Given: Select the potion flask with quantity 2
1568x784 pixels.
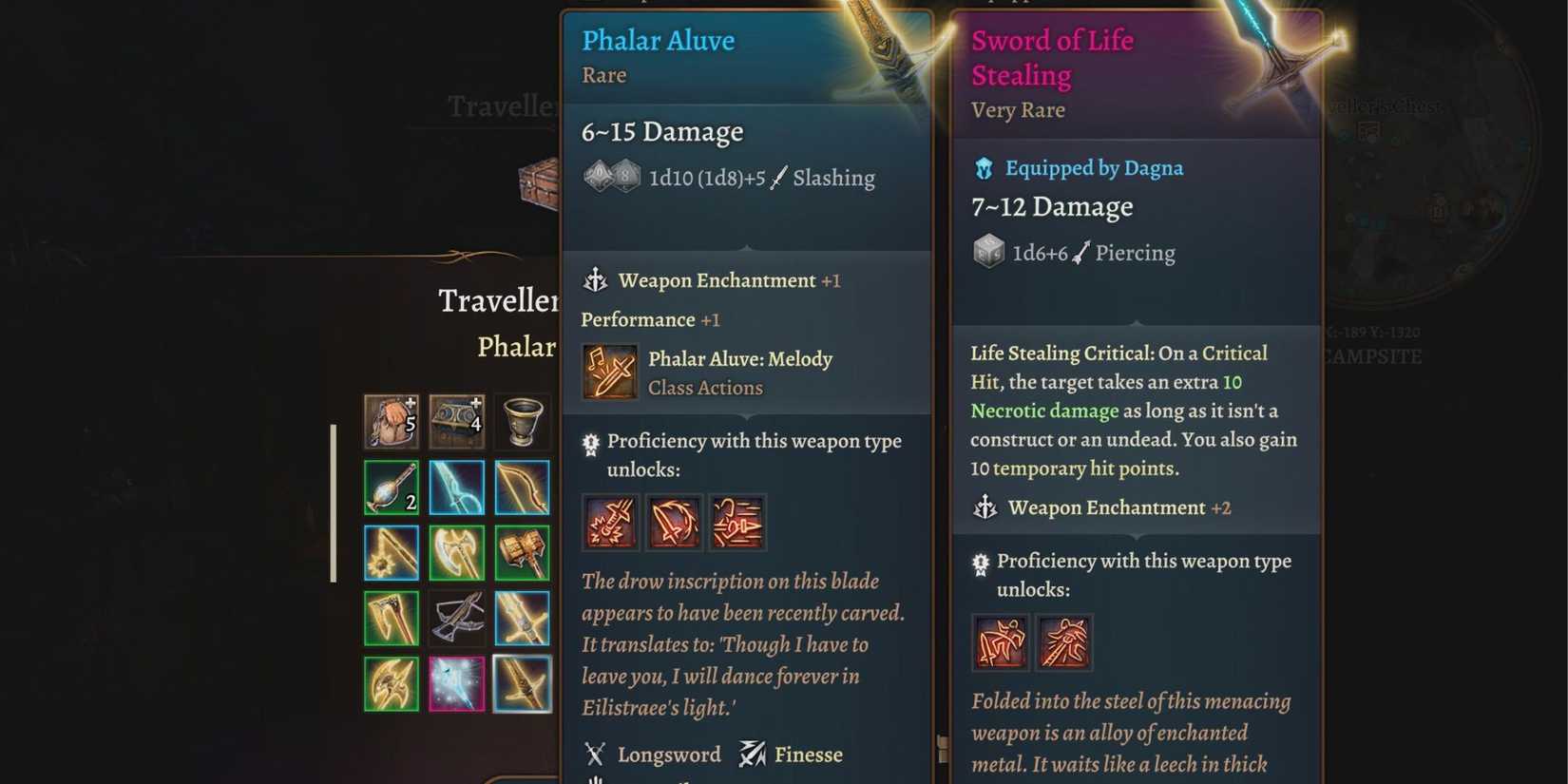Looking at the screenshot, I should (x=391, y=488).
